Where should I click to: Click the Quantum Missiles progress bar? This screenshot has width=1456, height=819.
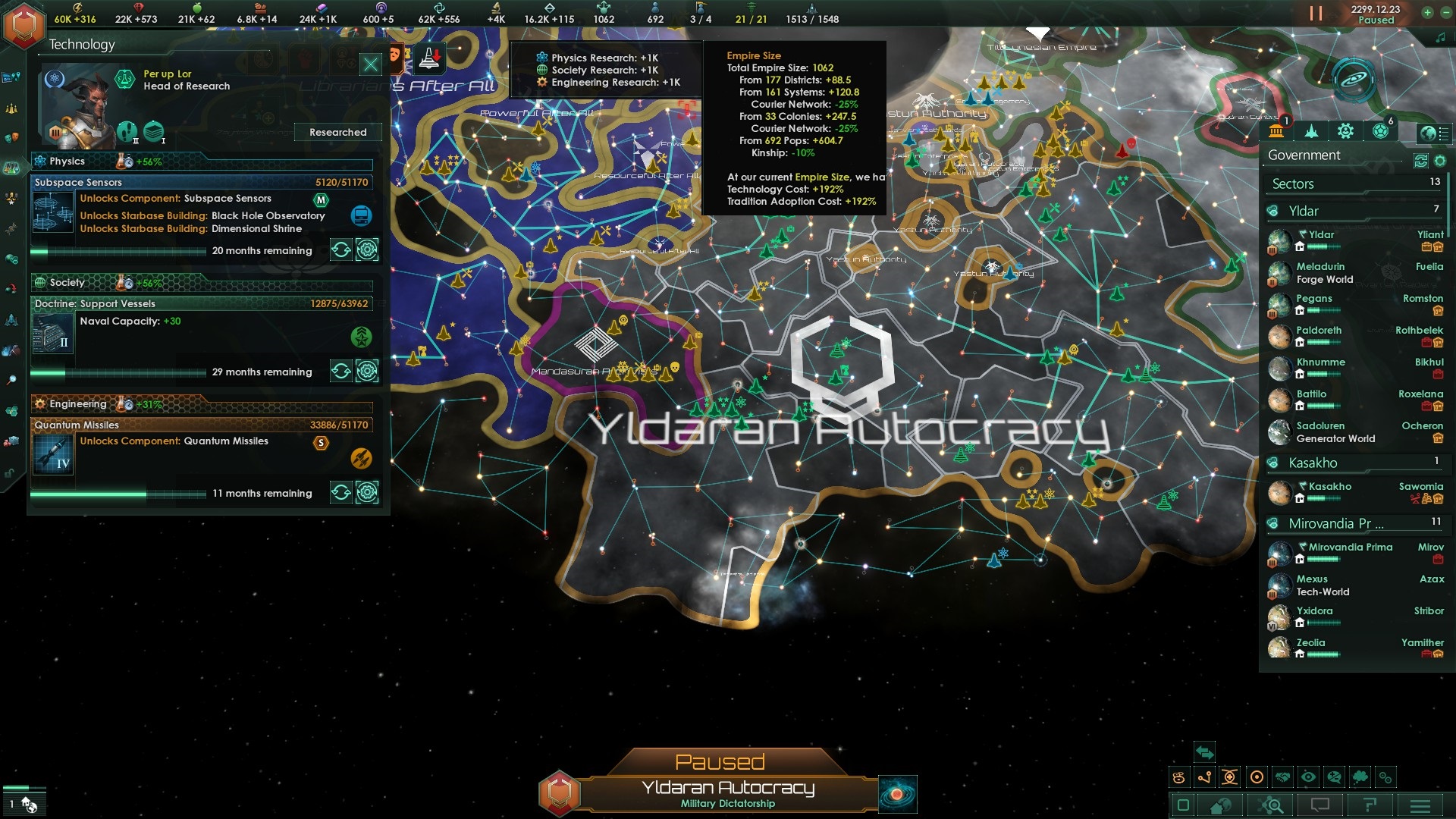[x=114, y=493]
